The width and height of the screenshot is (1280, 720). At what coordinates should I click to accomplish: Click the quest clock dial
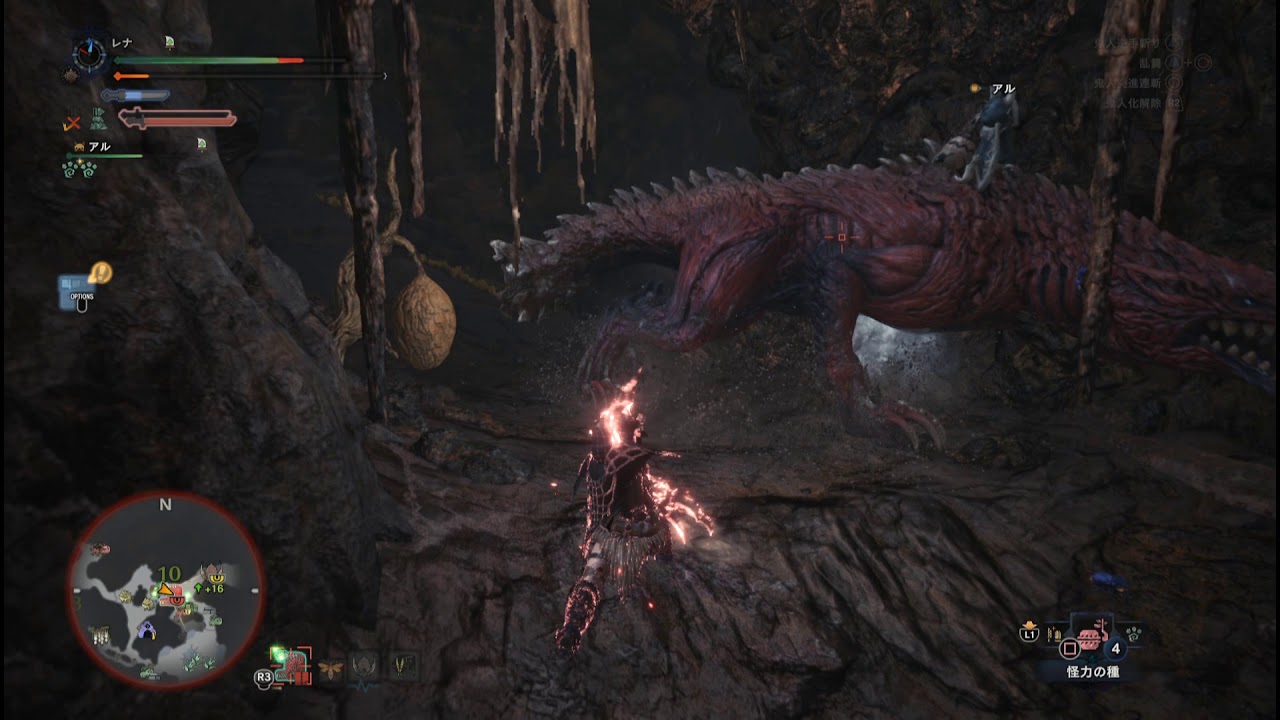tap(90, 55)
